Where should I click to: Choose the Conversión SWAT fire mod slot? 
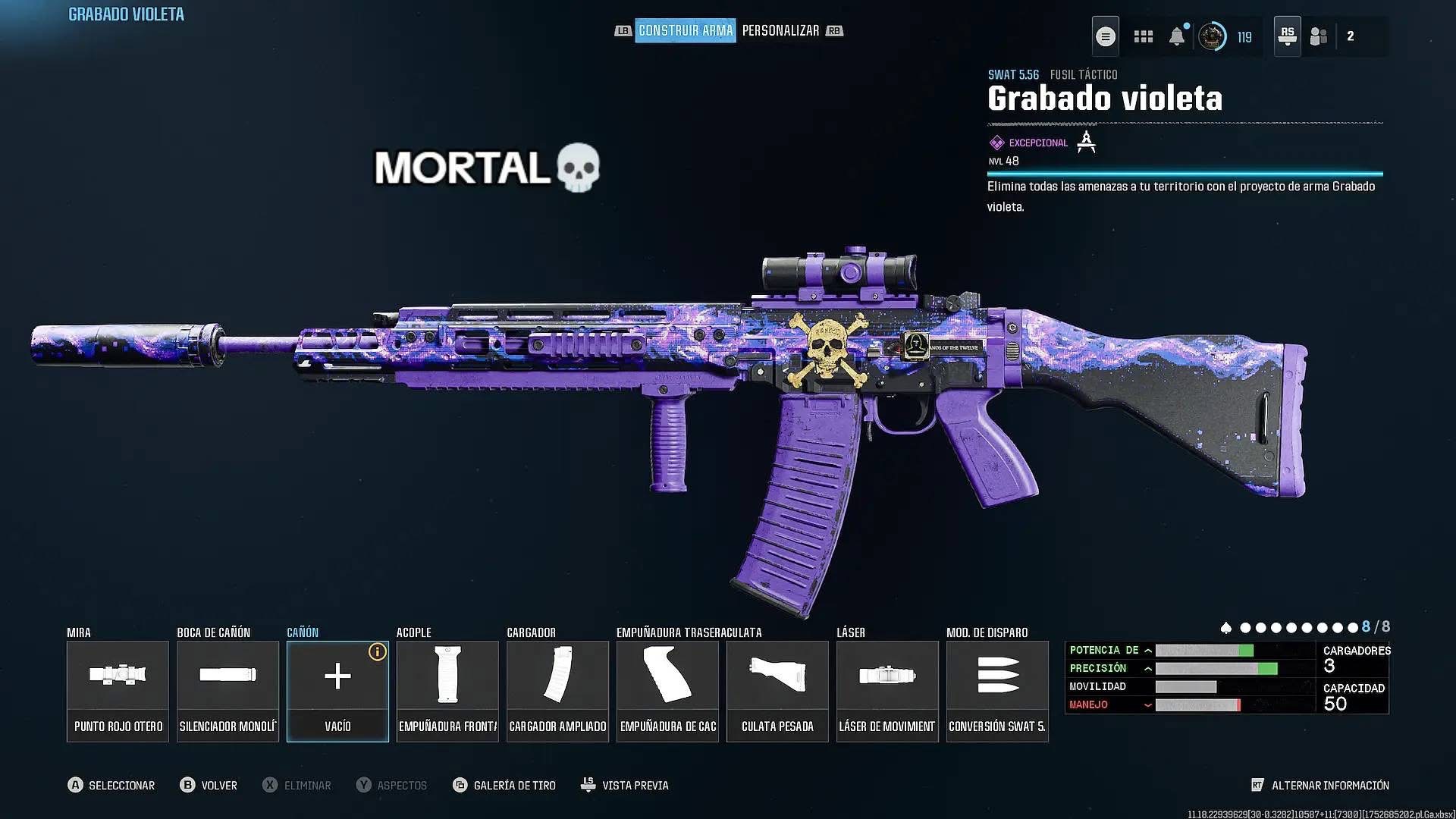click(x=997, y=691)
